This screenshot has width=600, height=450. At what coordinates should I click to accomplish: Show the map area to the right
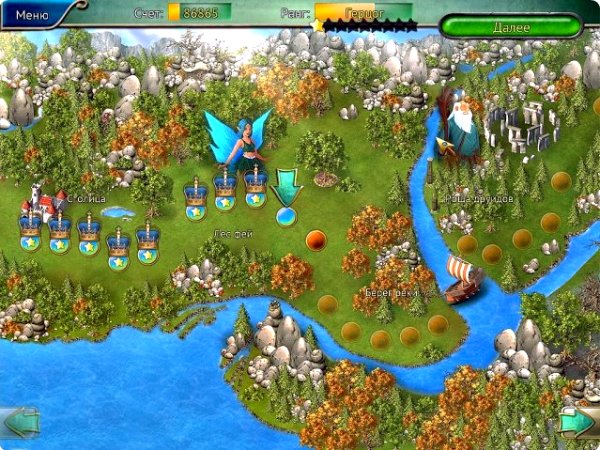tap(578, 421)
